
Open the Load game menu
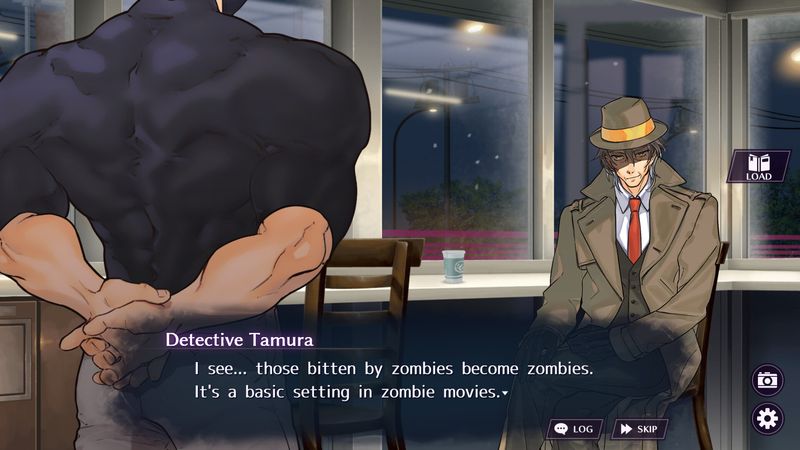tap(758, 167)
